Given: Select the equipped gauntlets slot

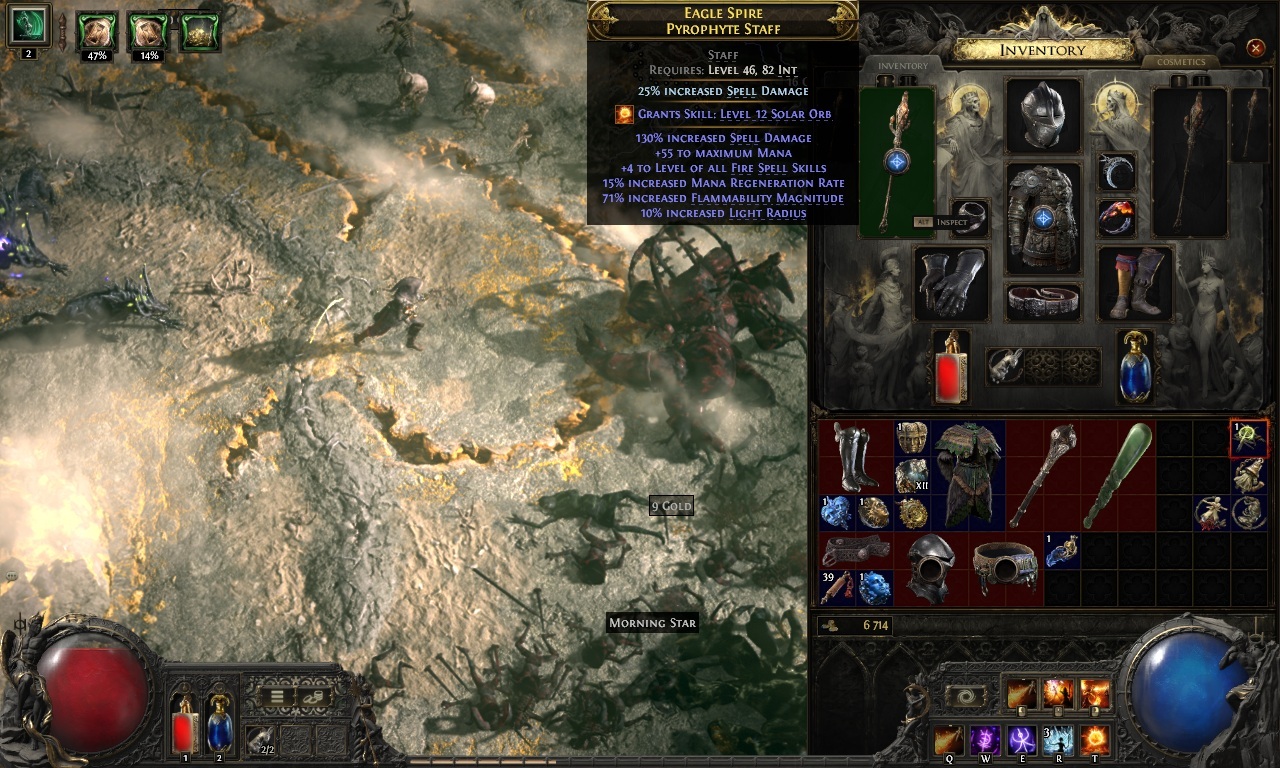Looking at the screenshot, I should click(951, 283).
